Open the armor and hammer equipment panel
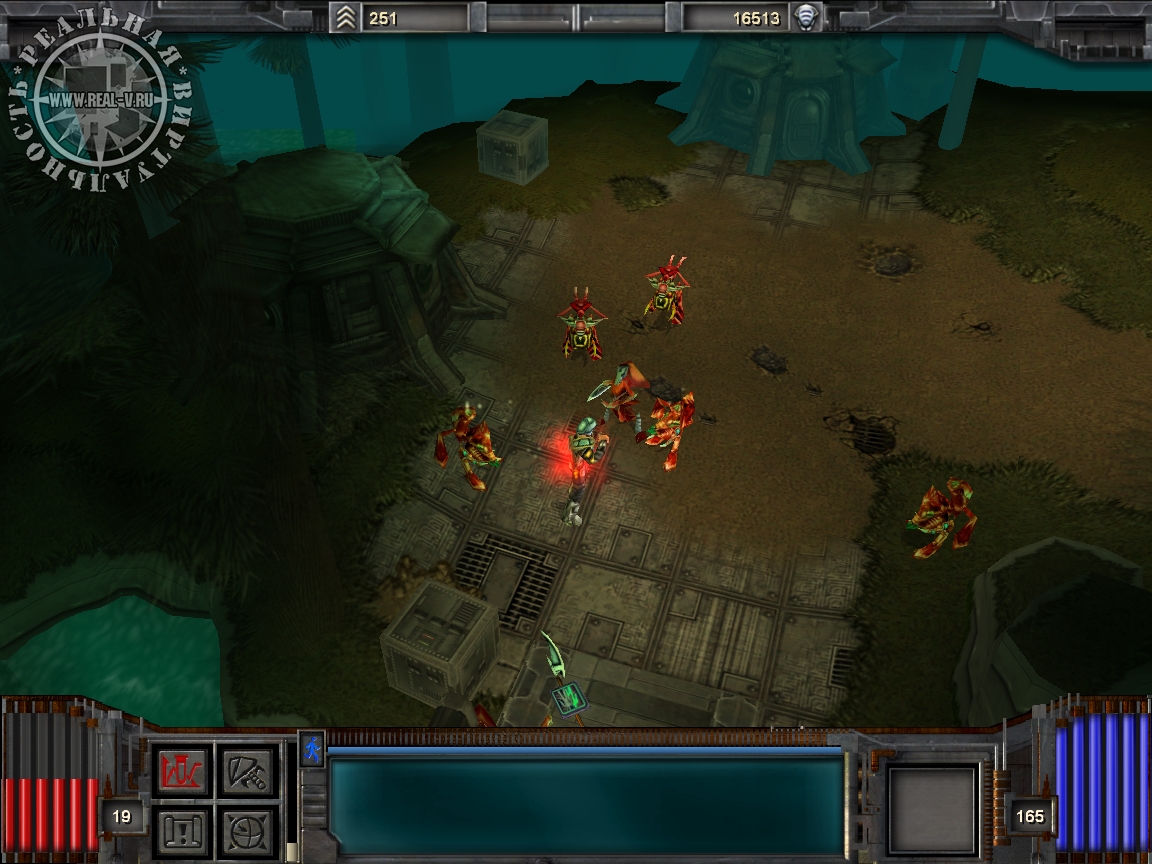The height and width of the screenshot is (864, 1152). coord(247,771)
